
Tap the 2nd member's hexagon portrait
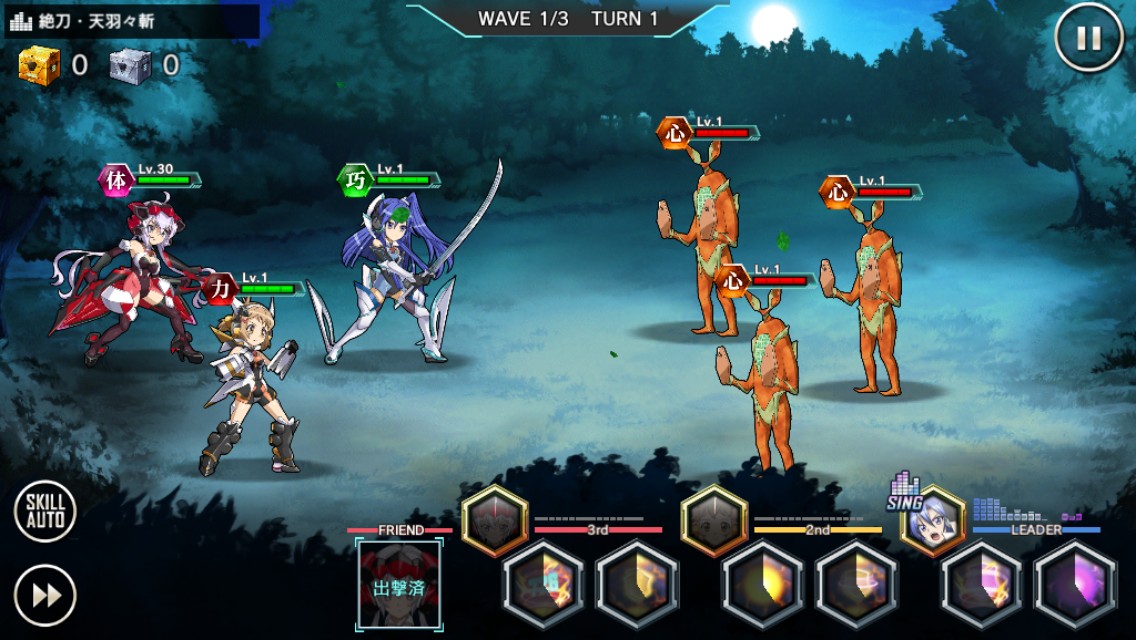714,520
